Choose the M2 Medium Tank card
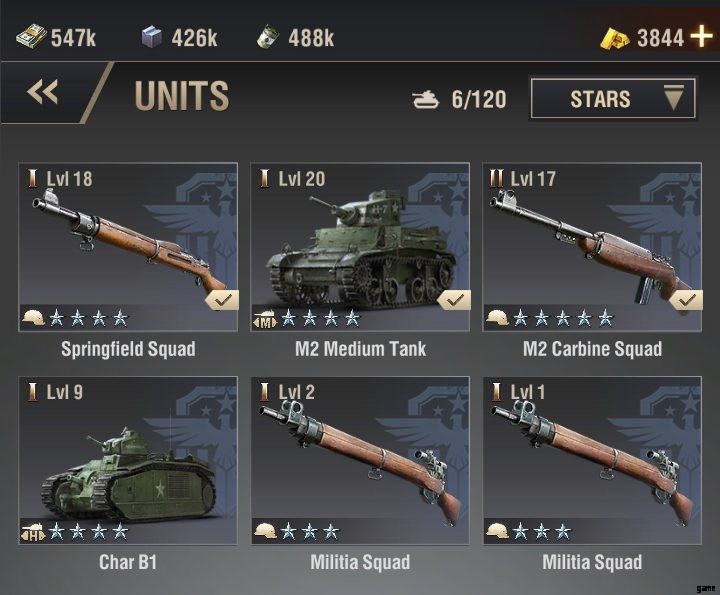The width and height of the screenshot is (720, 595). point(360,247)
